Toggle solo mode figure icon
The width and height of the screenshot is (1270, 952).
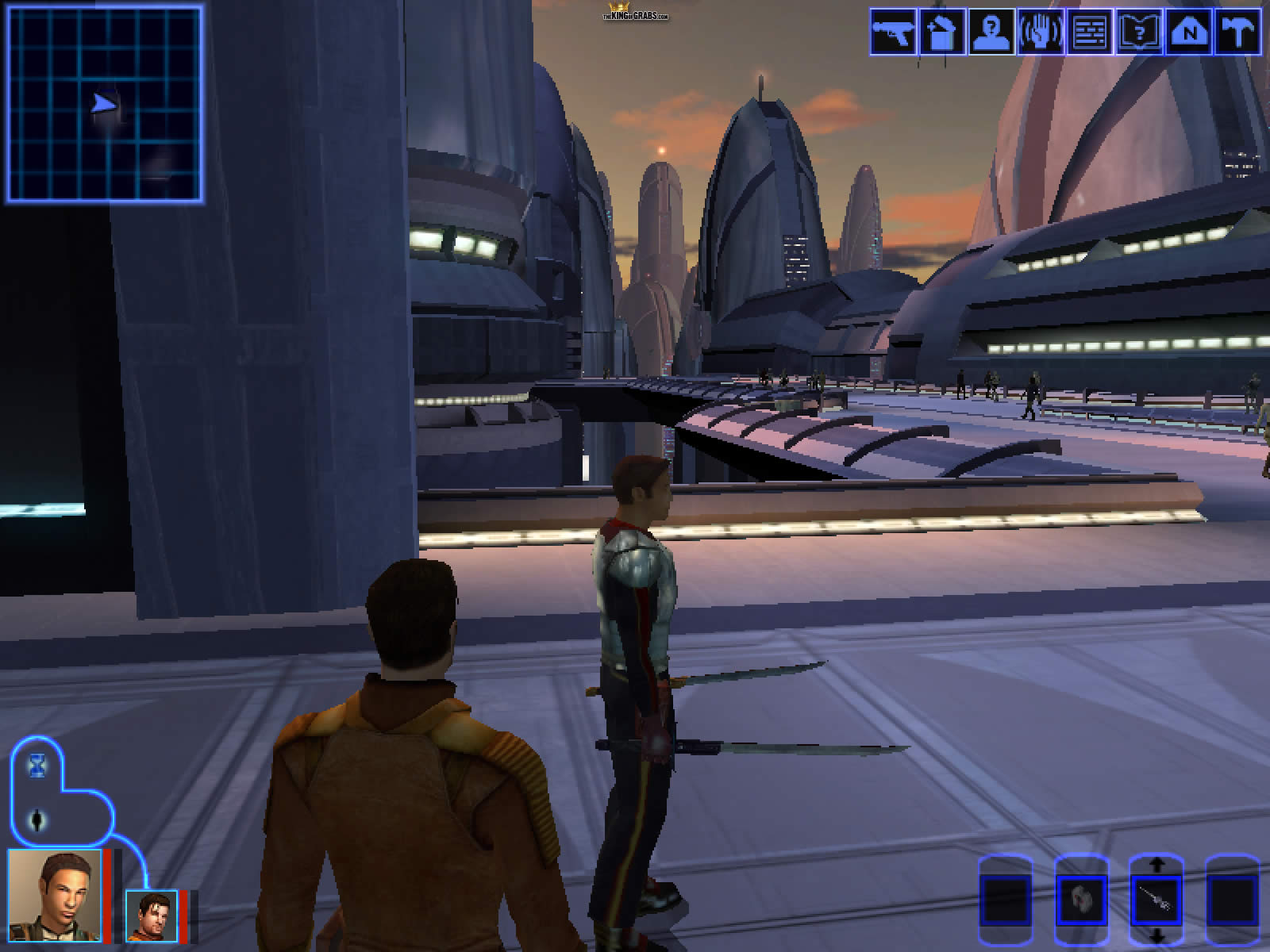[38, 820]
